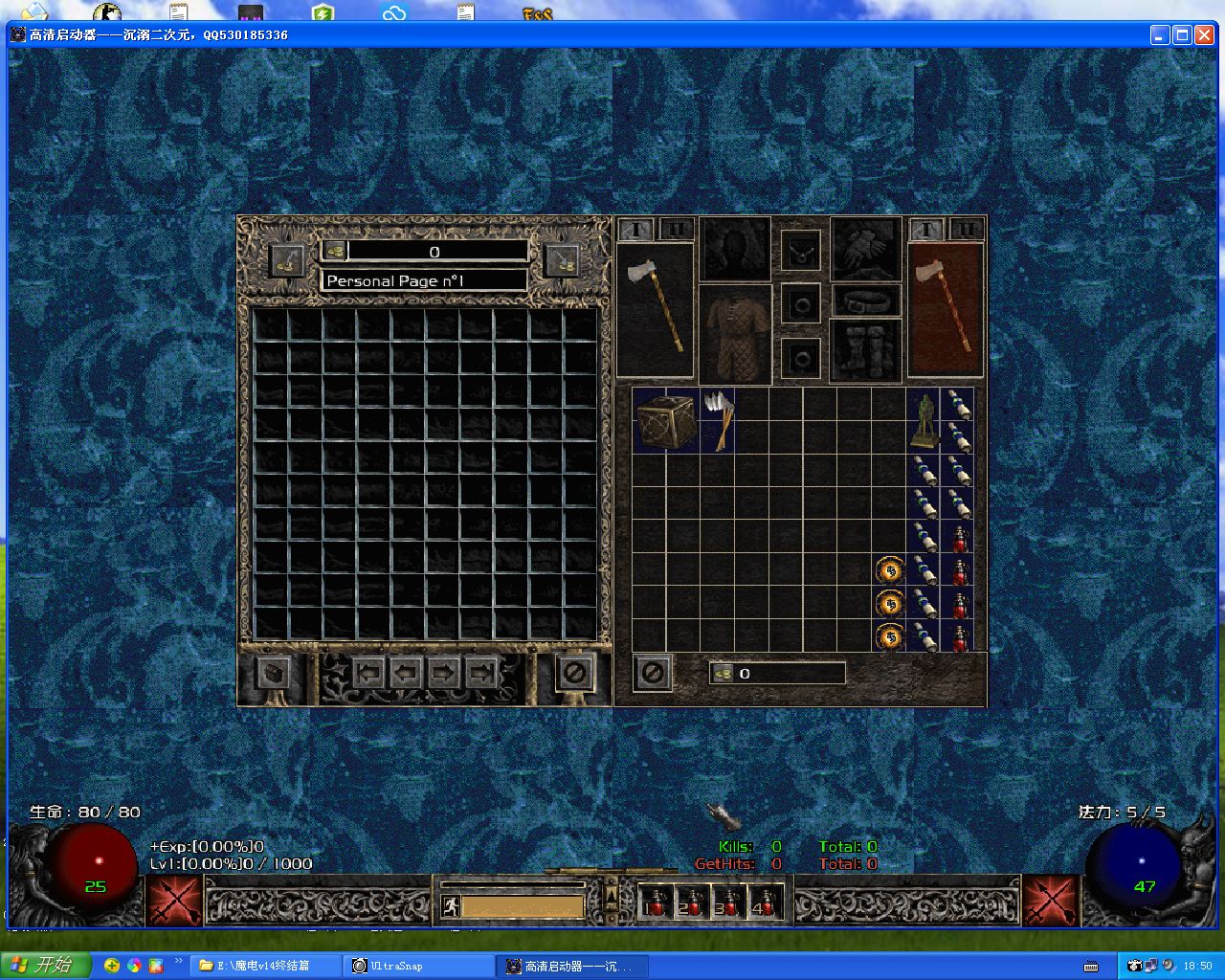Click the inventory gold coins button
This screenshot has width=1225, height=980.
[x=723, y=674]
